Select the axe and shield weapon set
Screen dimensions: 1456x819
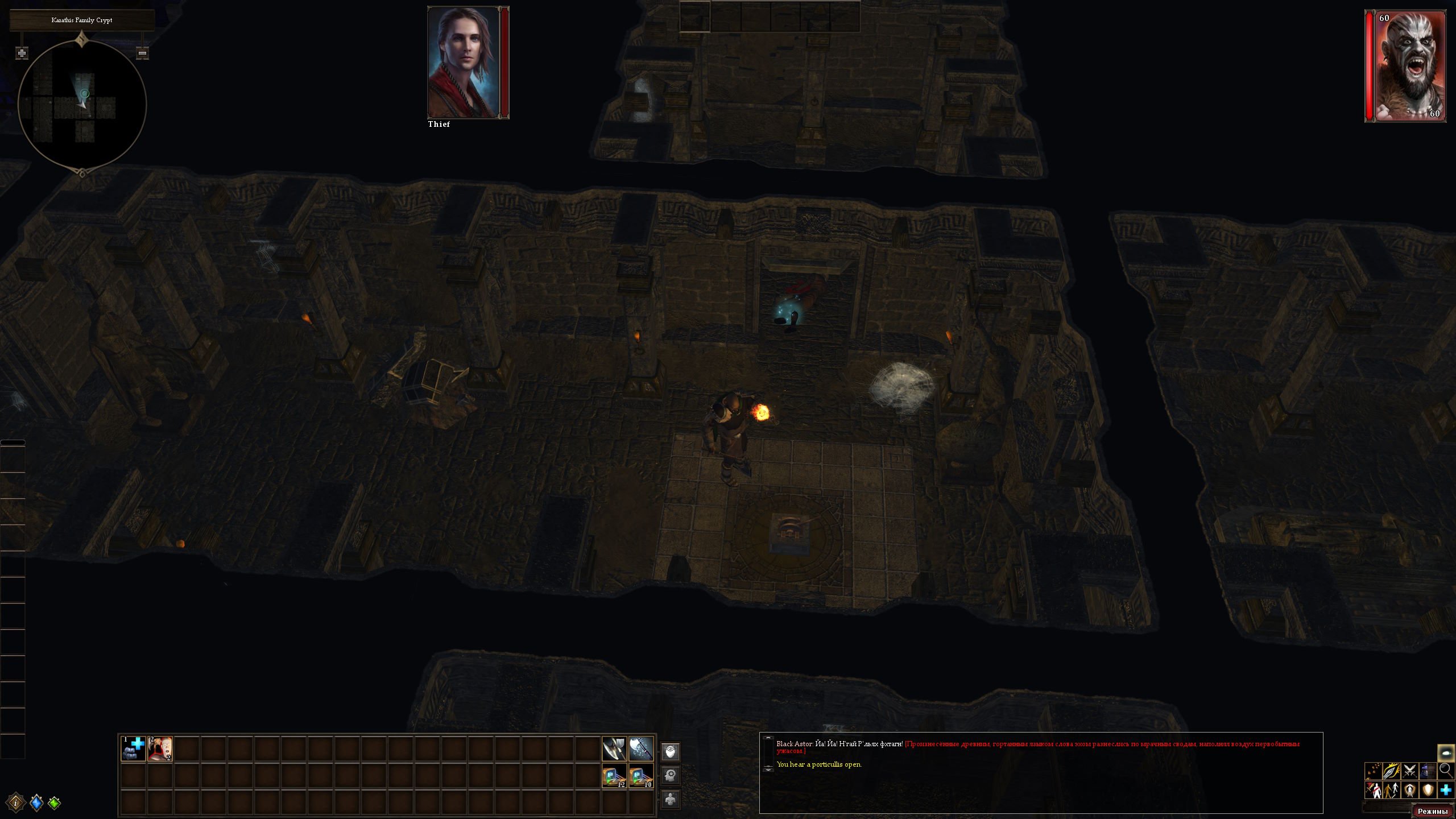(614, 748)
